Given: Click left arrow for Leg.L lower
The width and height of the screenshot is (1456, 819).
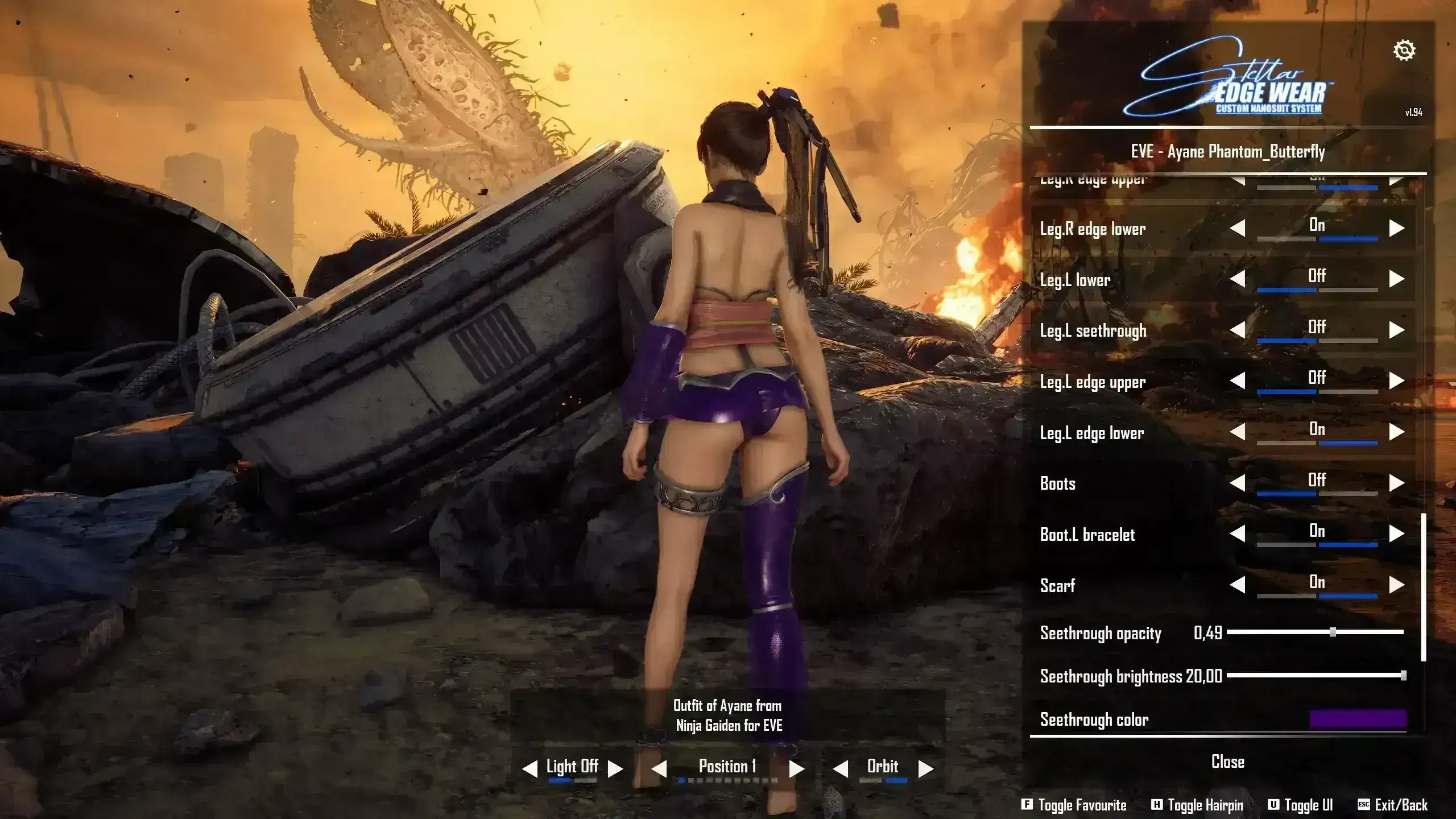Looking at the screenshot, I should [1238, 279].
